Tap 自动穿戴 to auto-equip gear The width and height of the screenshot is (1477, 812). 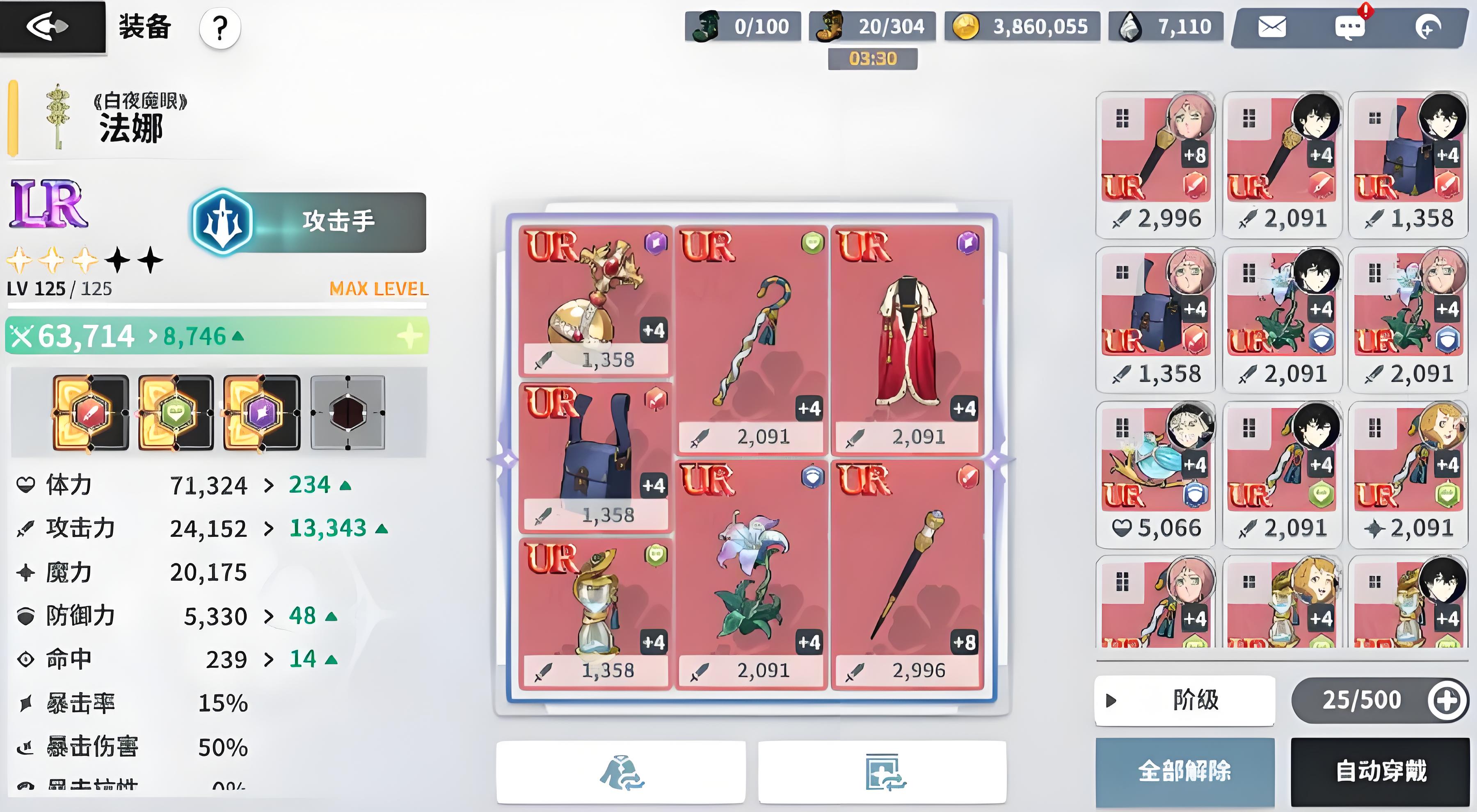pos(1381,771)
